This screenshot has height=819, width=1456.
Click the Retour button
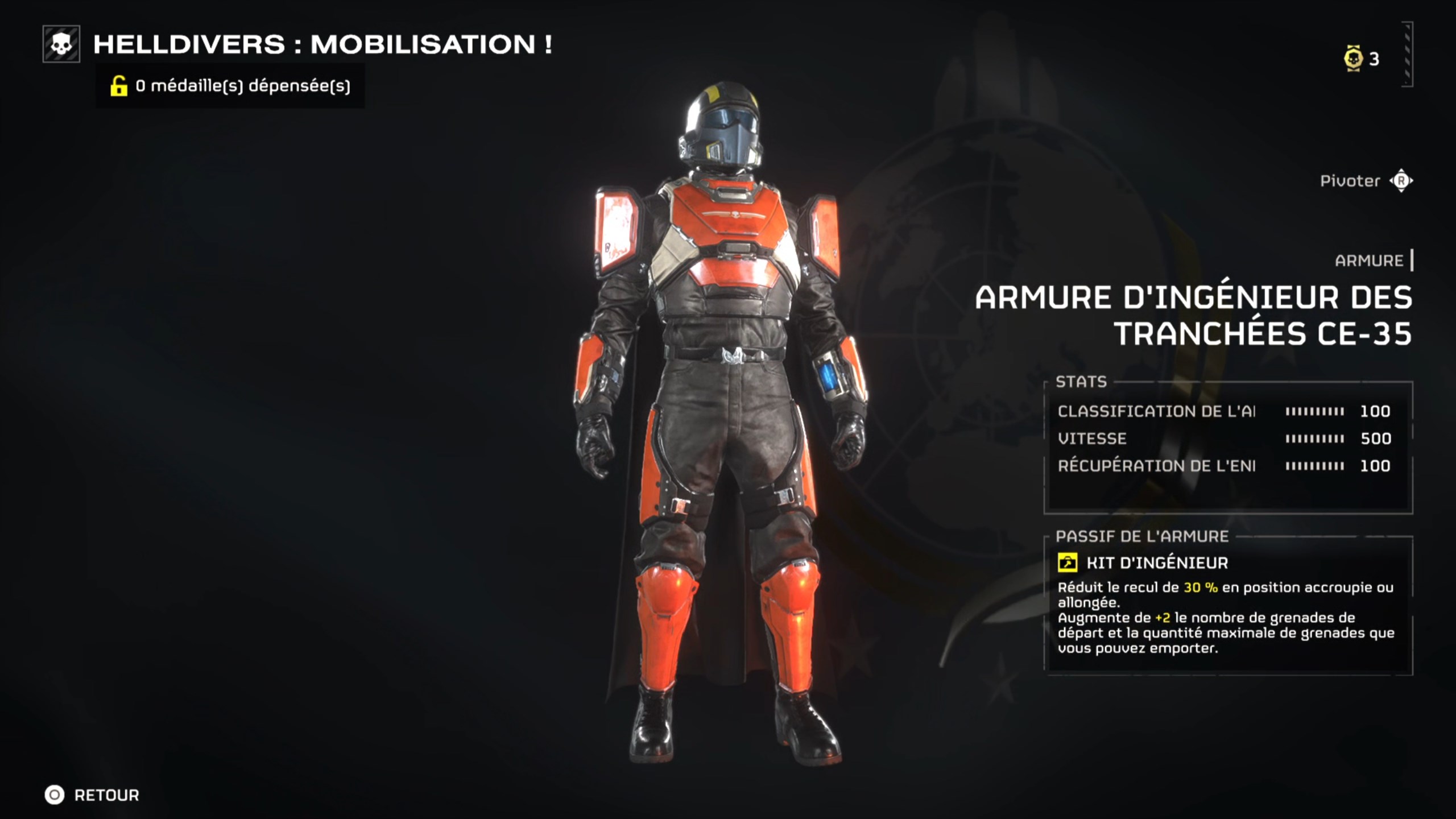105,796
